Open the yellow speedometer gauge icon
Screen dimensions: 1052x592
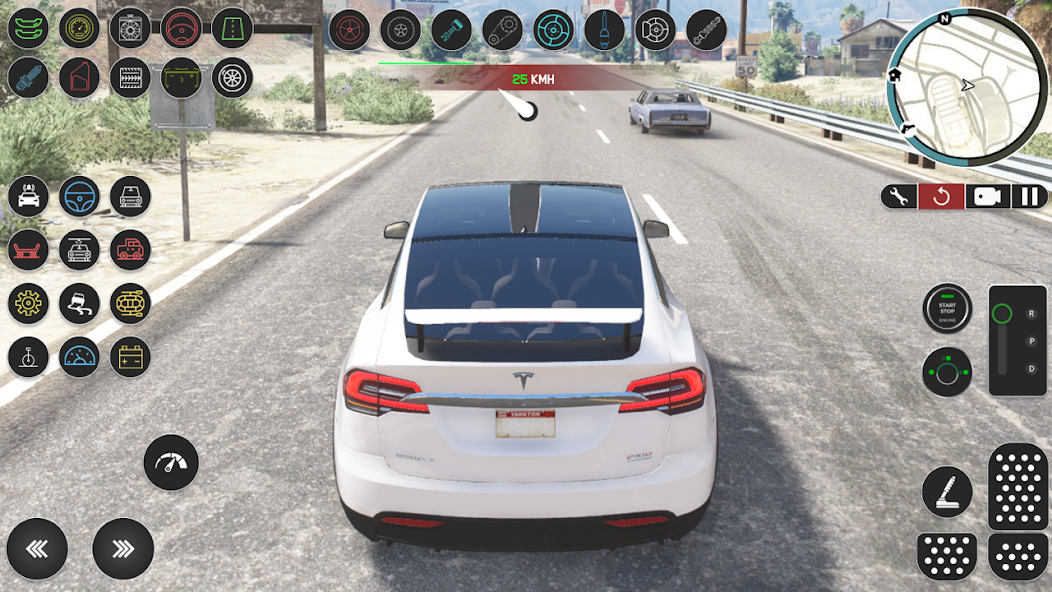click(x=79, y=28)
